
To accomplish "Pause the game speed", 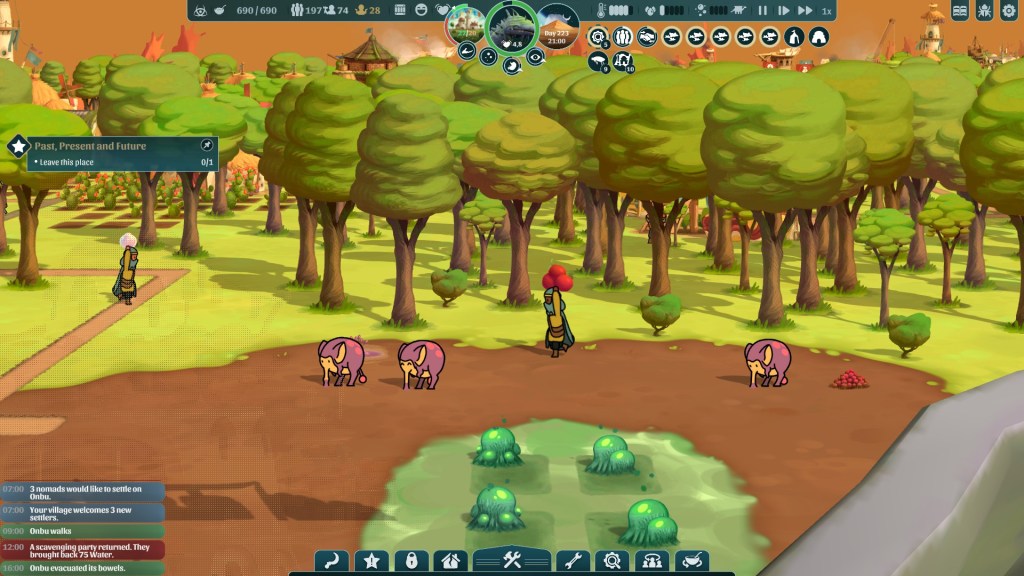I will [x=763, y=10].
